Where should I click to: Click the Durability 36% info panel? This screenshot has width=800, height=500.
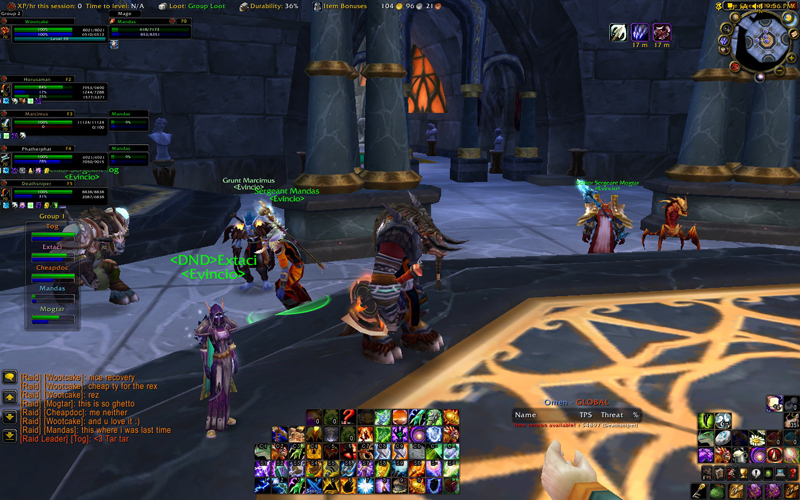click(275, 6)
